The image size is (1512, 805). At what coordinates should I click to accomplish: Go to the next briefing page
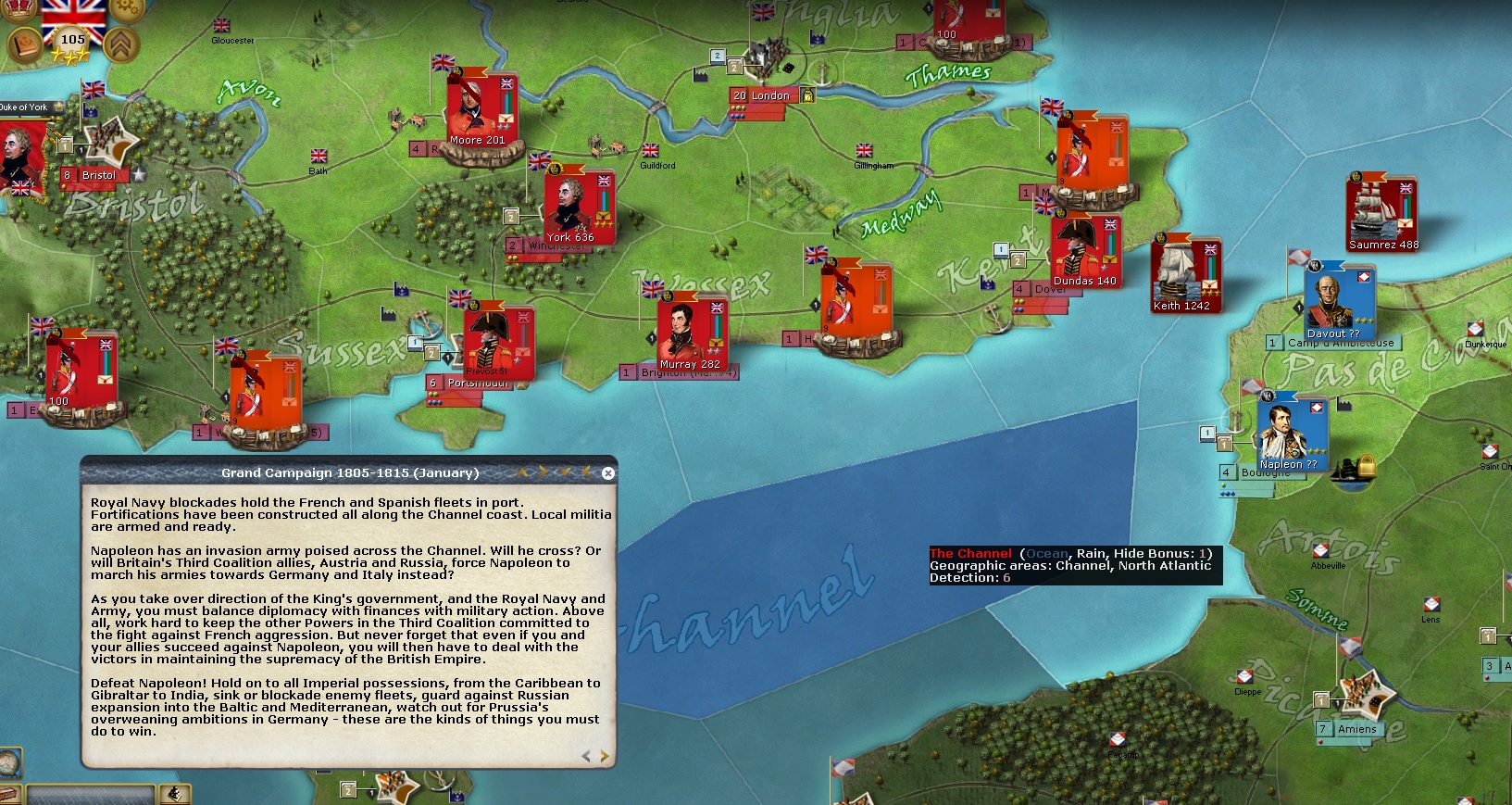coord(605,757)
